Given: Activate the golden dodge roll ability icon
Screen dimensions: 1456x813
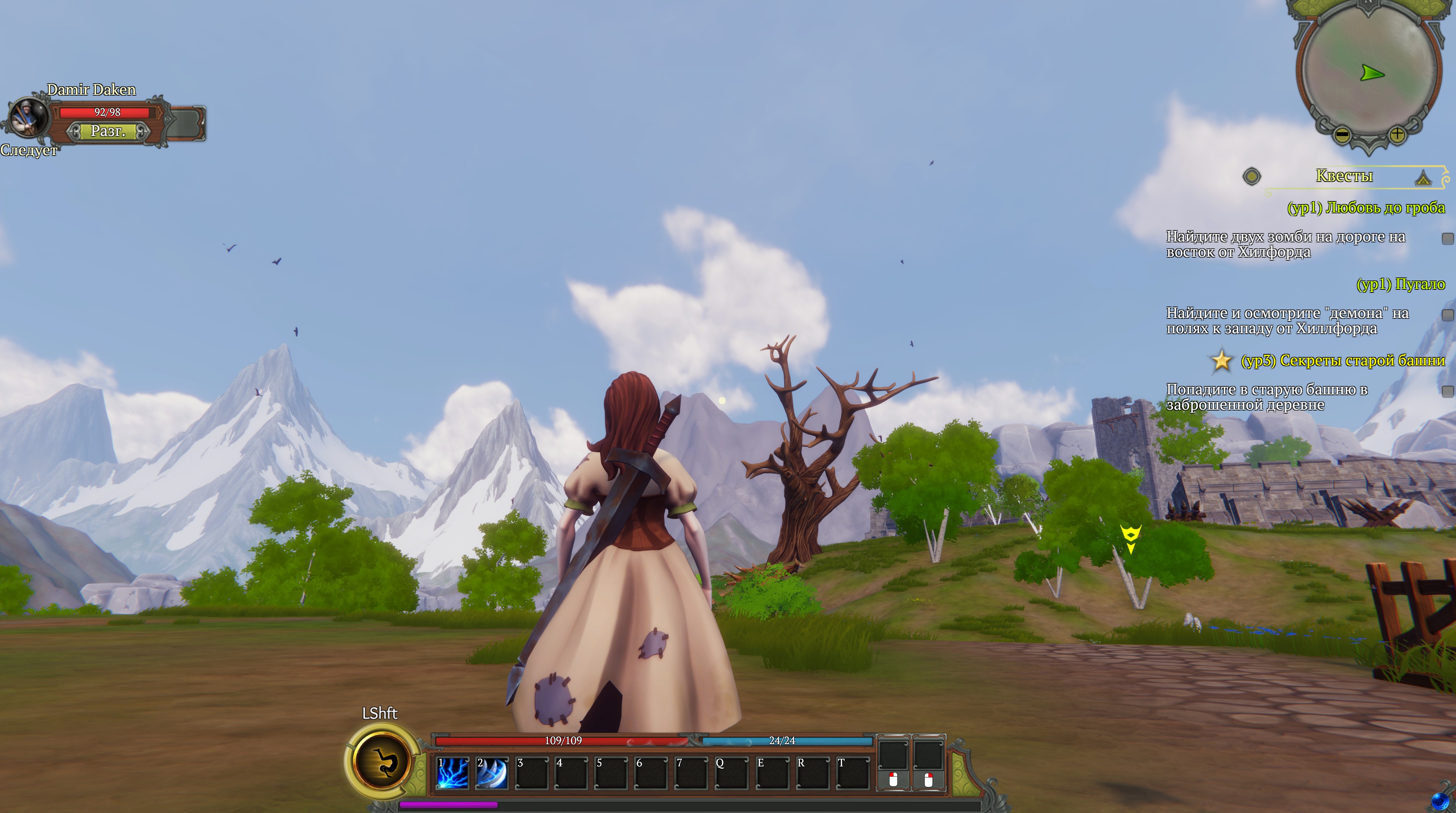Looking at the screenshot, I should click(382, 761).
